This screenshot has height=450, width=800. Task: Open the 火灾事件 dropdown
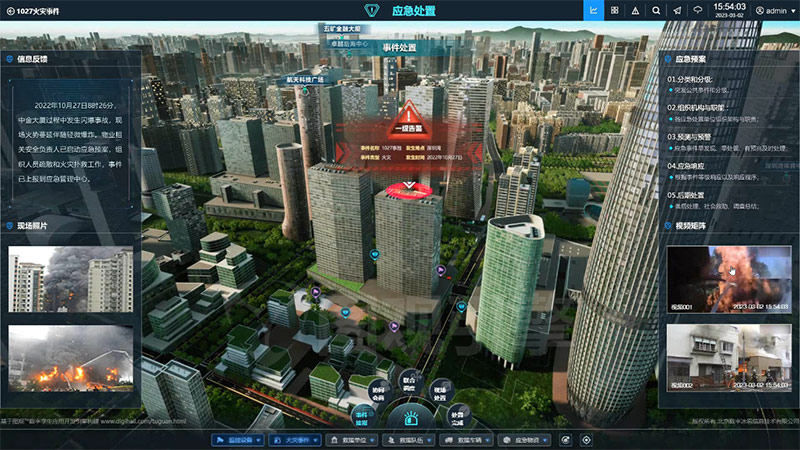(x=298, y=440)
